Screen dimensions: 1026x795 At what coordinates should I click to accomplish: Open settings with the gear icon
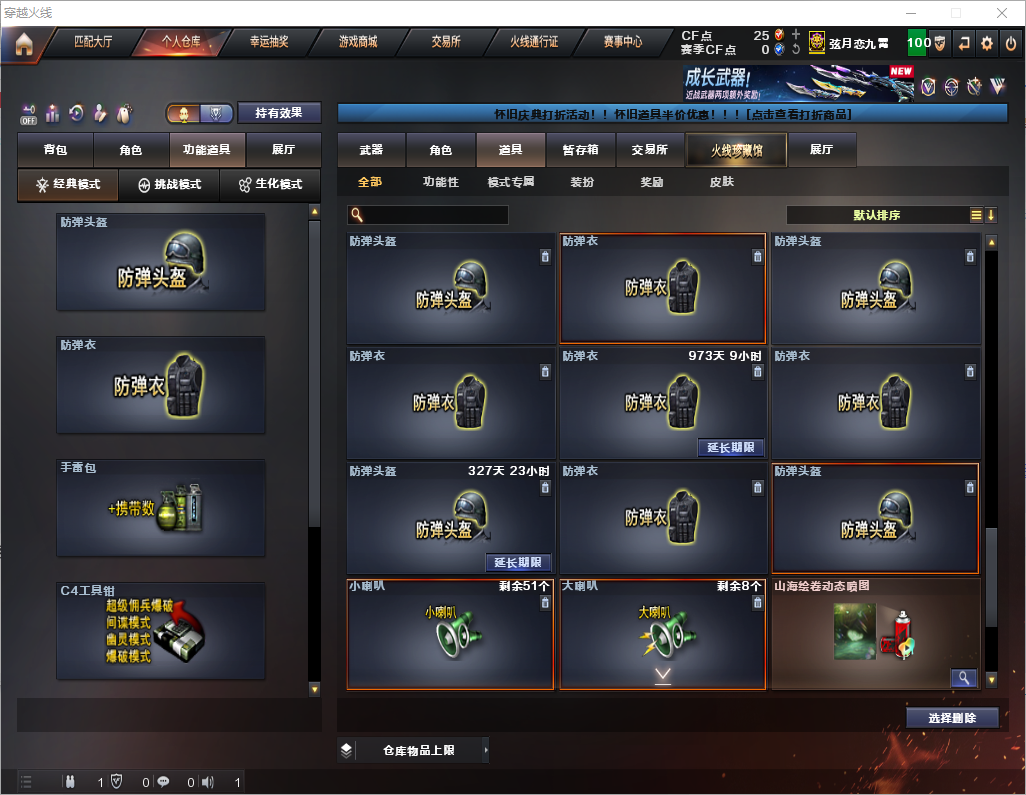click(987, 43)
